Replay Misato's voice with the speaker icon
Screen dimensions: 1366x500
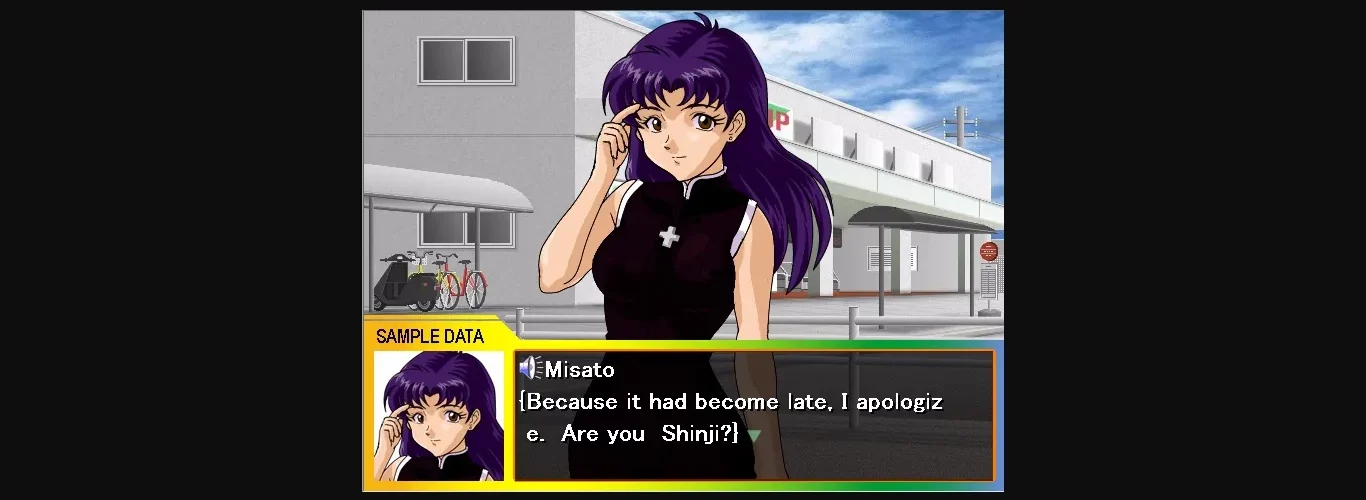(x=531, y=369)
